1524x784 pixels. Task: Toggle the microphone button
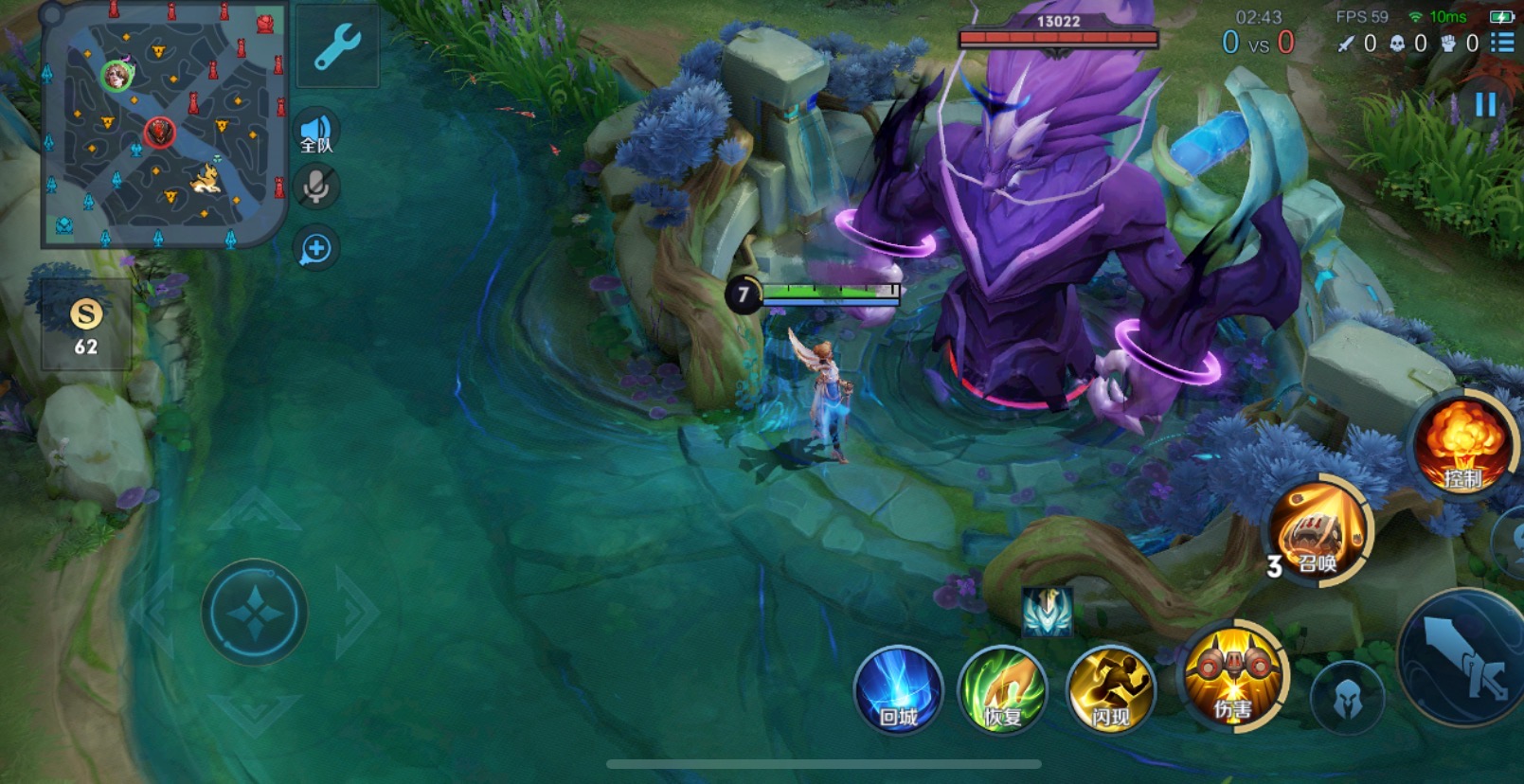pyautogui.click(x=316, y=187)
